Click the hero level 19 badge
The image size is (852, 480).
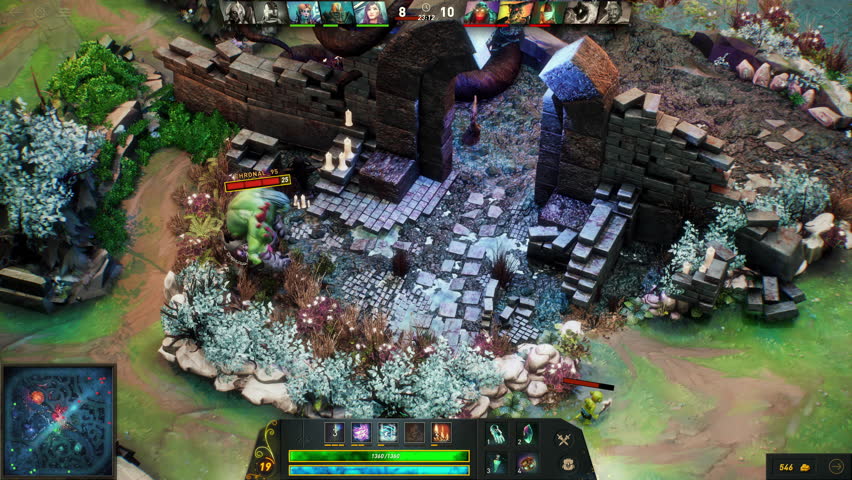(265, 464)
